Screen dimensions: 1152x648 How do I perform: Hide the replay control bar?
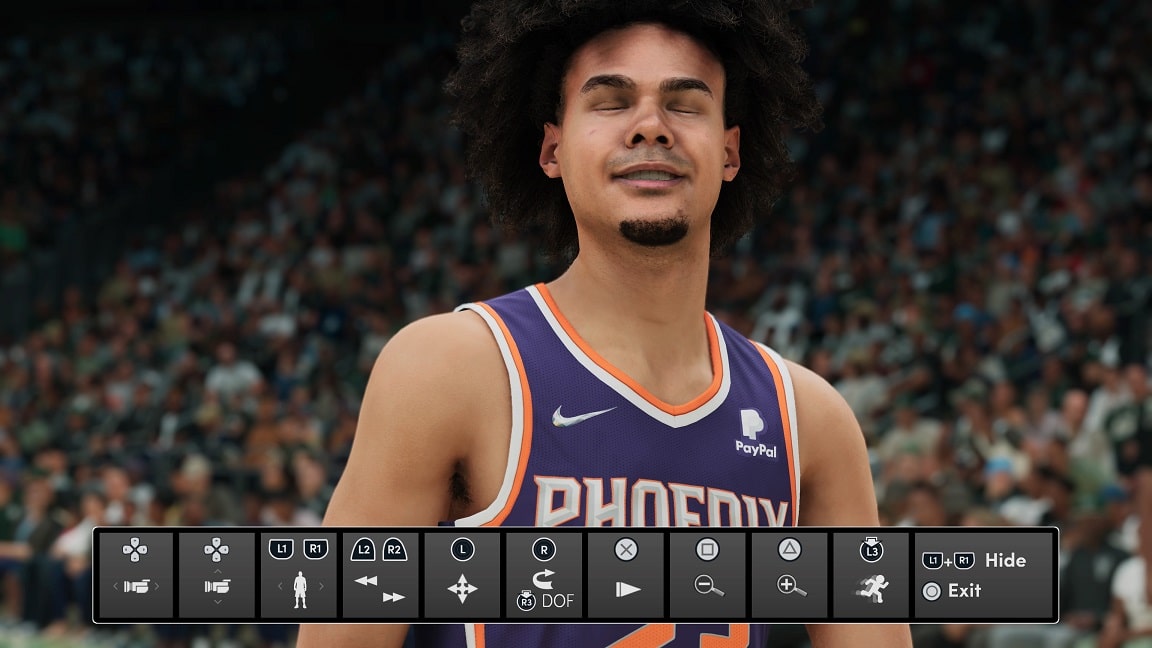[1004, 560]
